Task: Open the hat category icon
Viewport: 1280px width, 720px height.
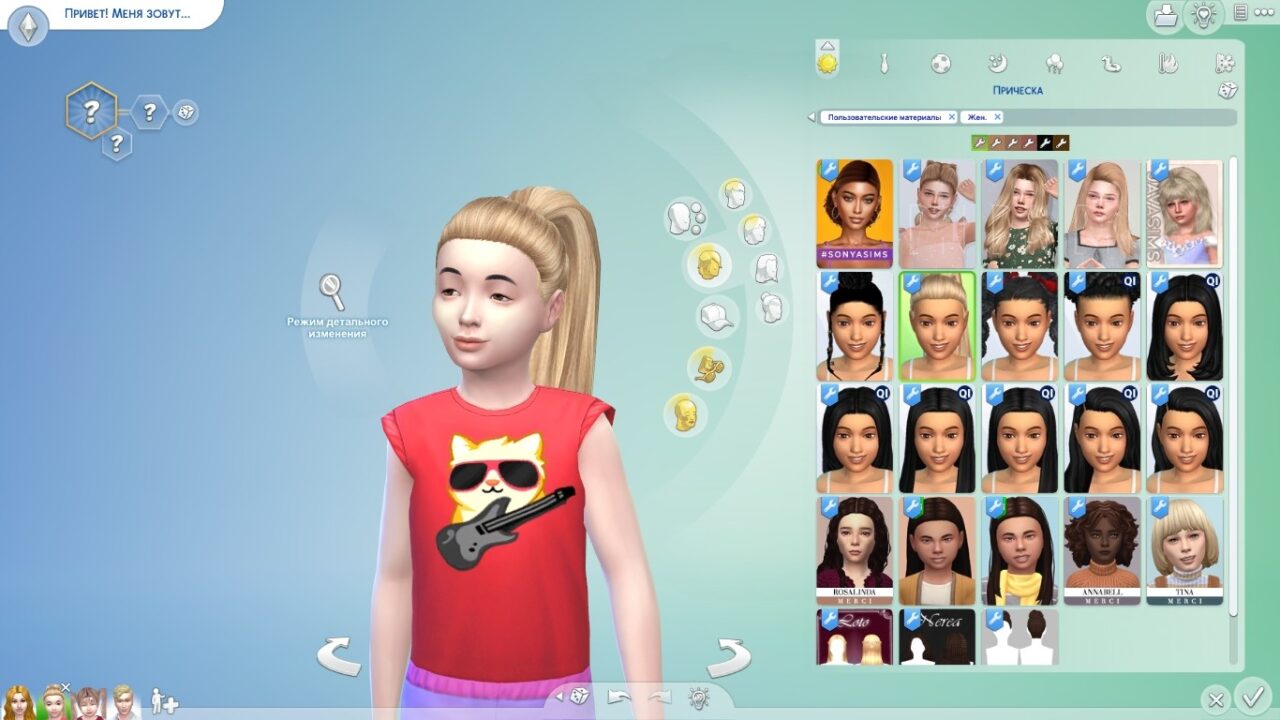Action: click(715, 317)
